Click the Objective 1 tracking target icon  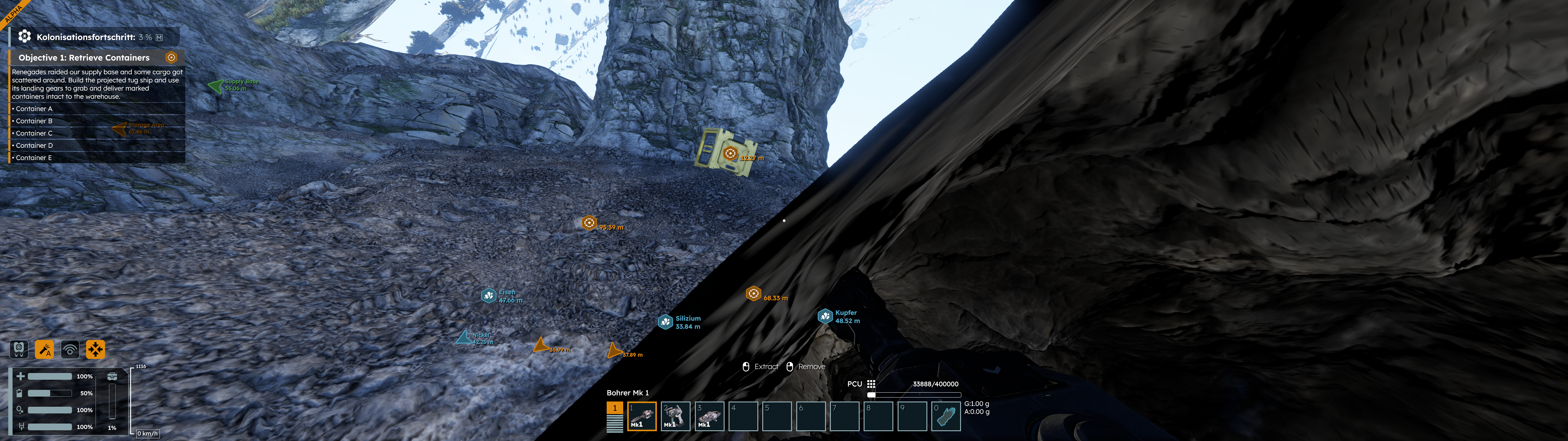point(171,57)
